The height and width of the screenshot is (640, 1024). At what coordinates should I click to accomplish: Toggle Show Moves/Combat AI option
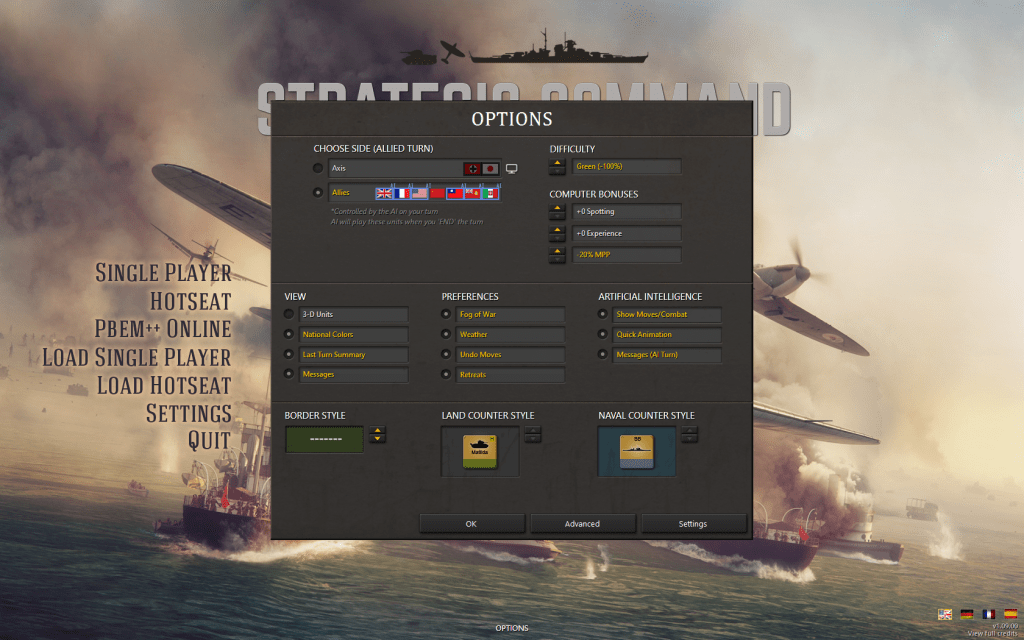(x=603, y=314)
